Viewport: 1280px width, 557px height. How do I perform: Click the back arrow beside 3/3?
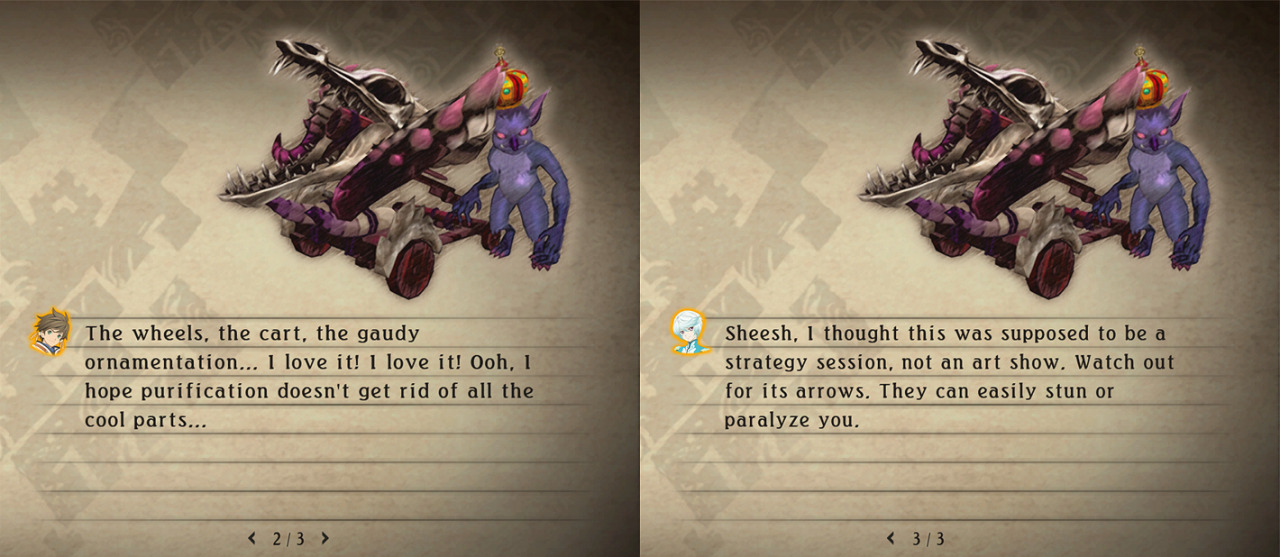[x=891, y=538]
